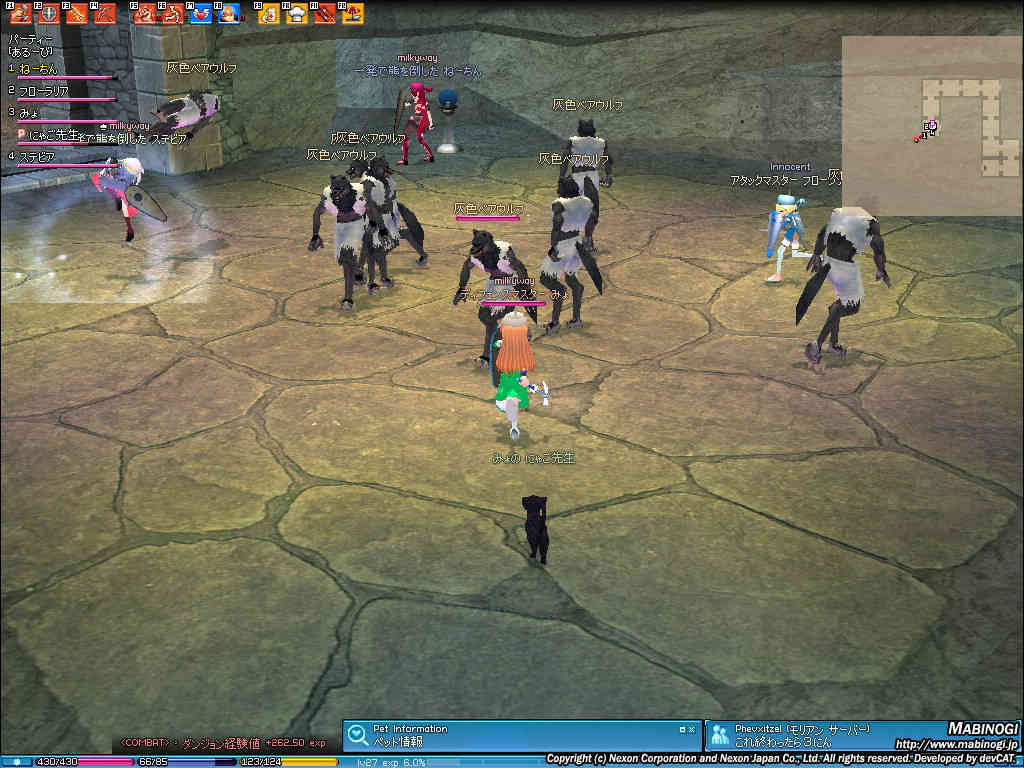Screen dimensions: 1024x768
Task: Select party member ステビア
Action: [x=37, y=157]
